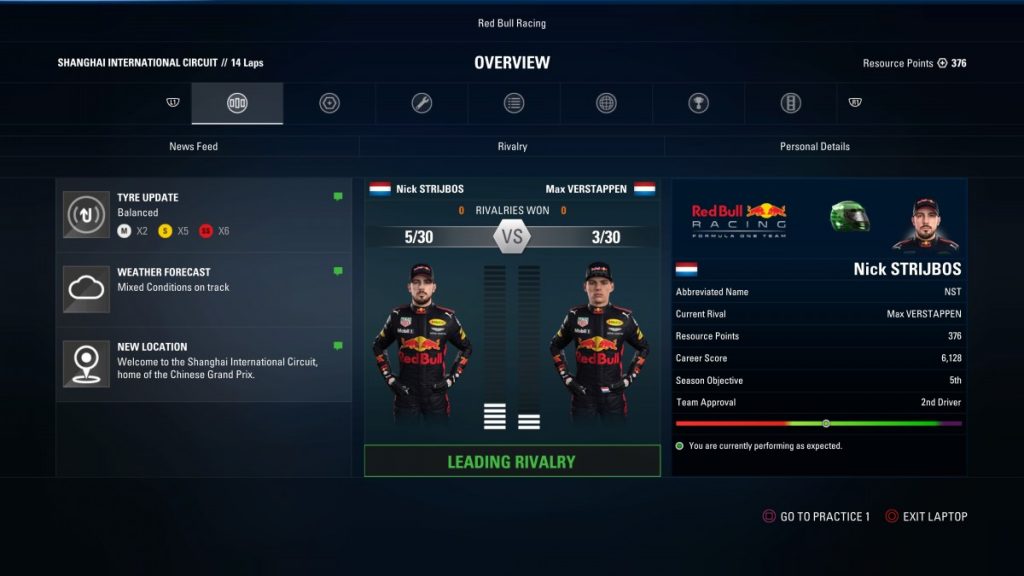Screen dimensions: 1024x576
Task: Open the globe icon tab
Action: pyautogui.click(x=606, y=103)
